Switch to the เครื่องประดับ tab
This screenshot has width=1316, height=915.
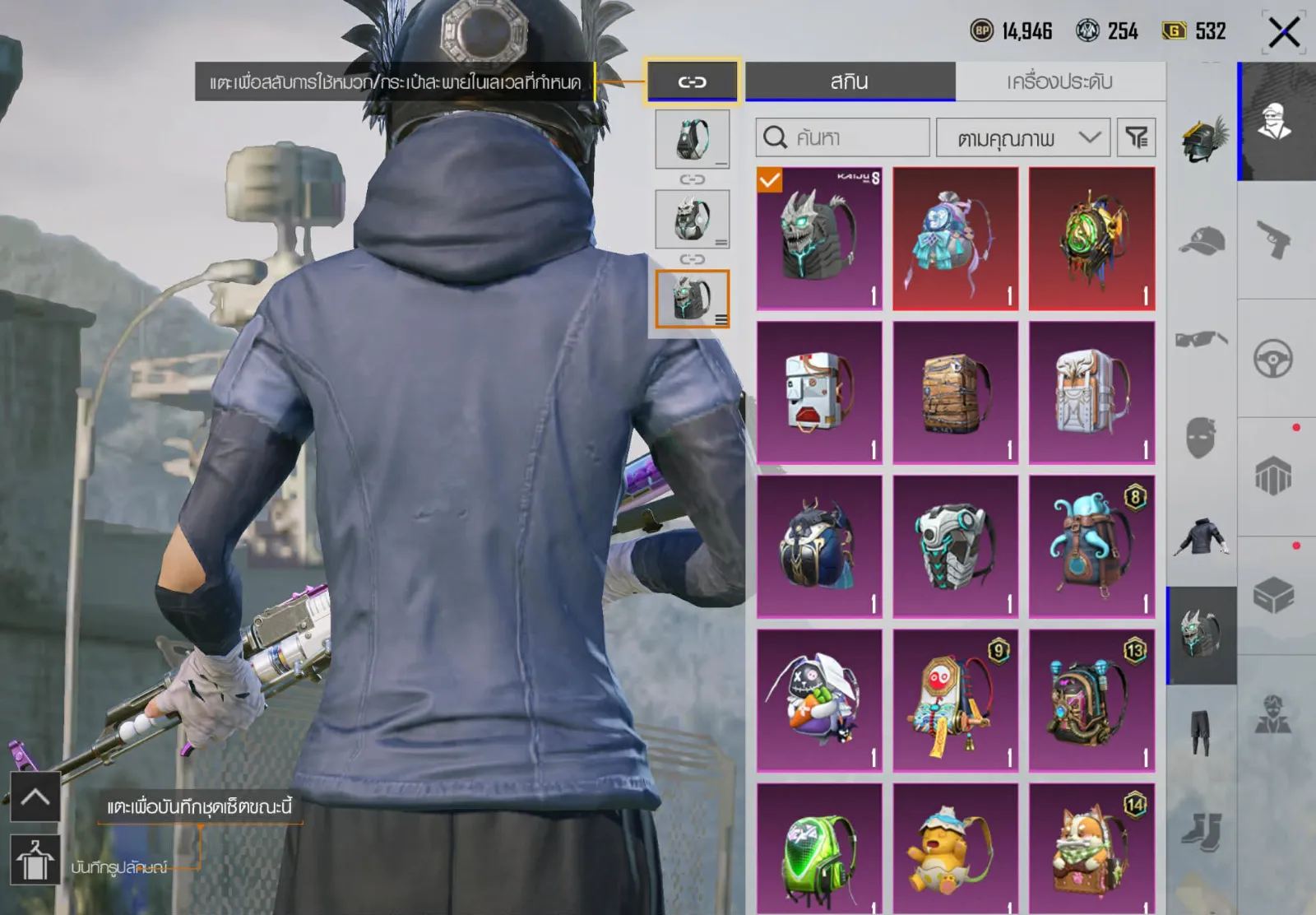tap(1059, 81)
